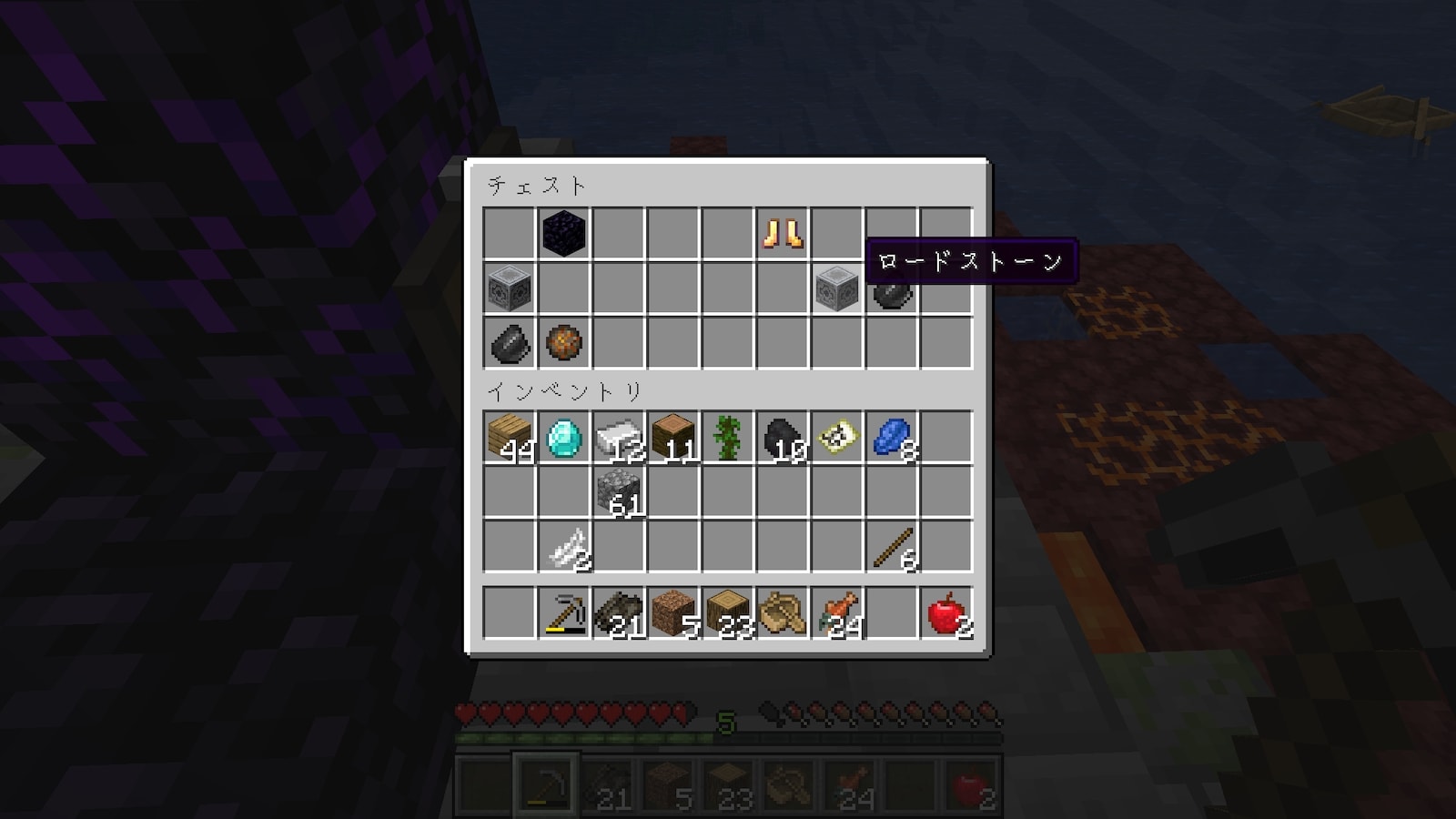Grab the 2 red apples
1456x819 pixels.
click(x=945, y=612)
